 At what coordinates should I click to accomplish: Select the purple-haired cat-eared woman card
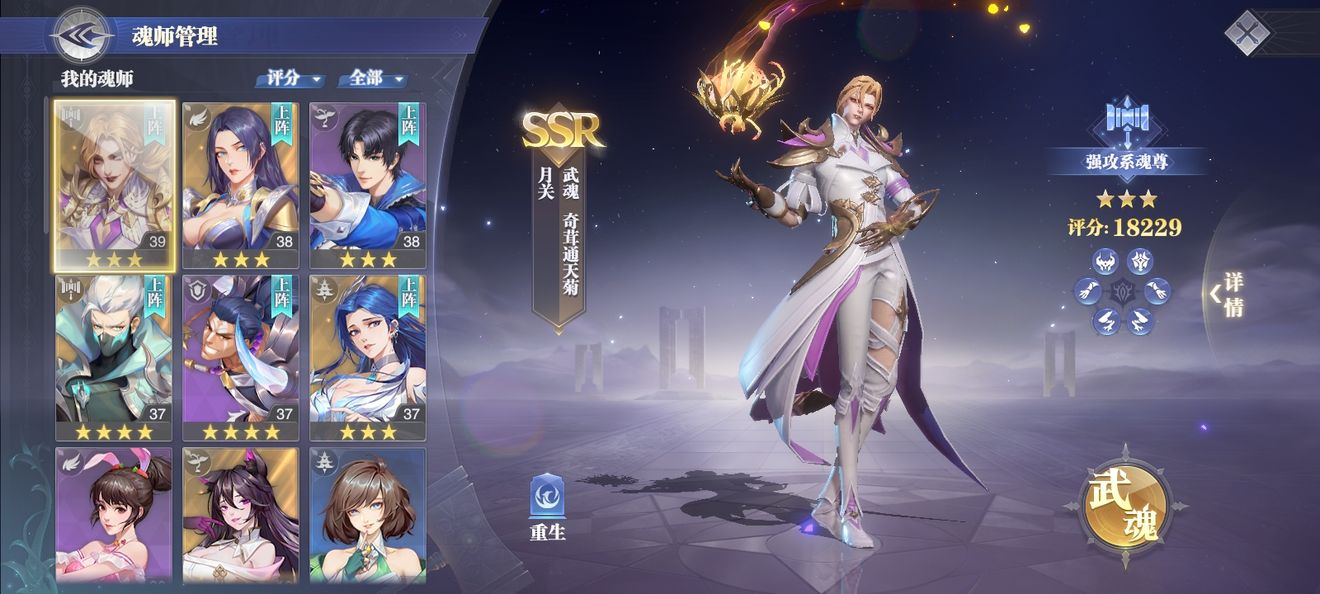point(241,515)
